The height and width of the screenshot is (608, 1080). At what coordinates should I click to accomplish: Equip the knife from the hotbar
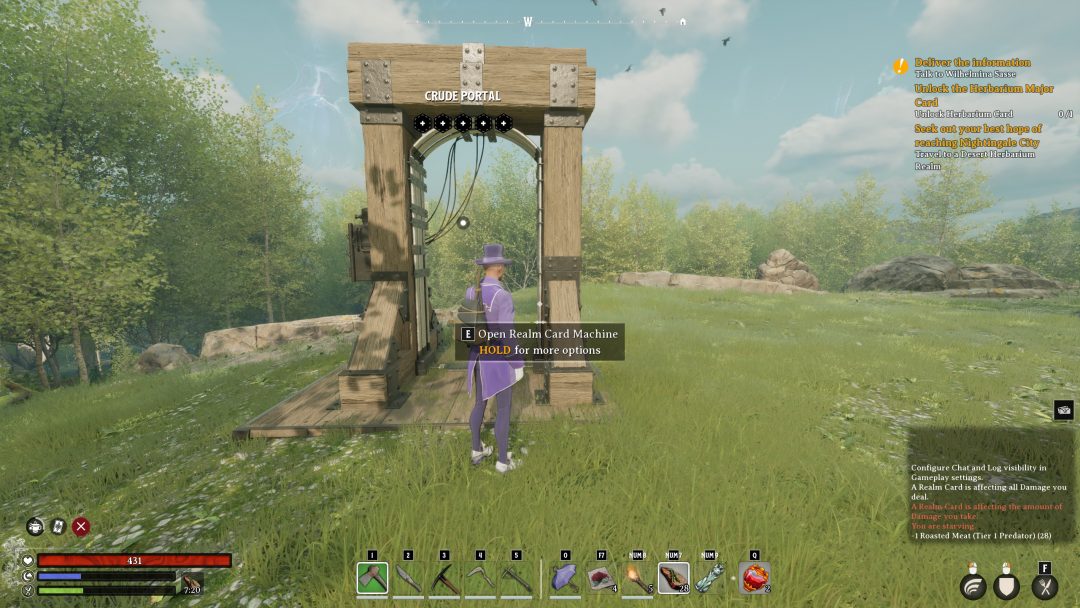pyautogui.click(x=408, y=578)
